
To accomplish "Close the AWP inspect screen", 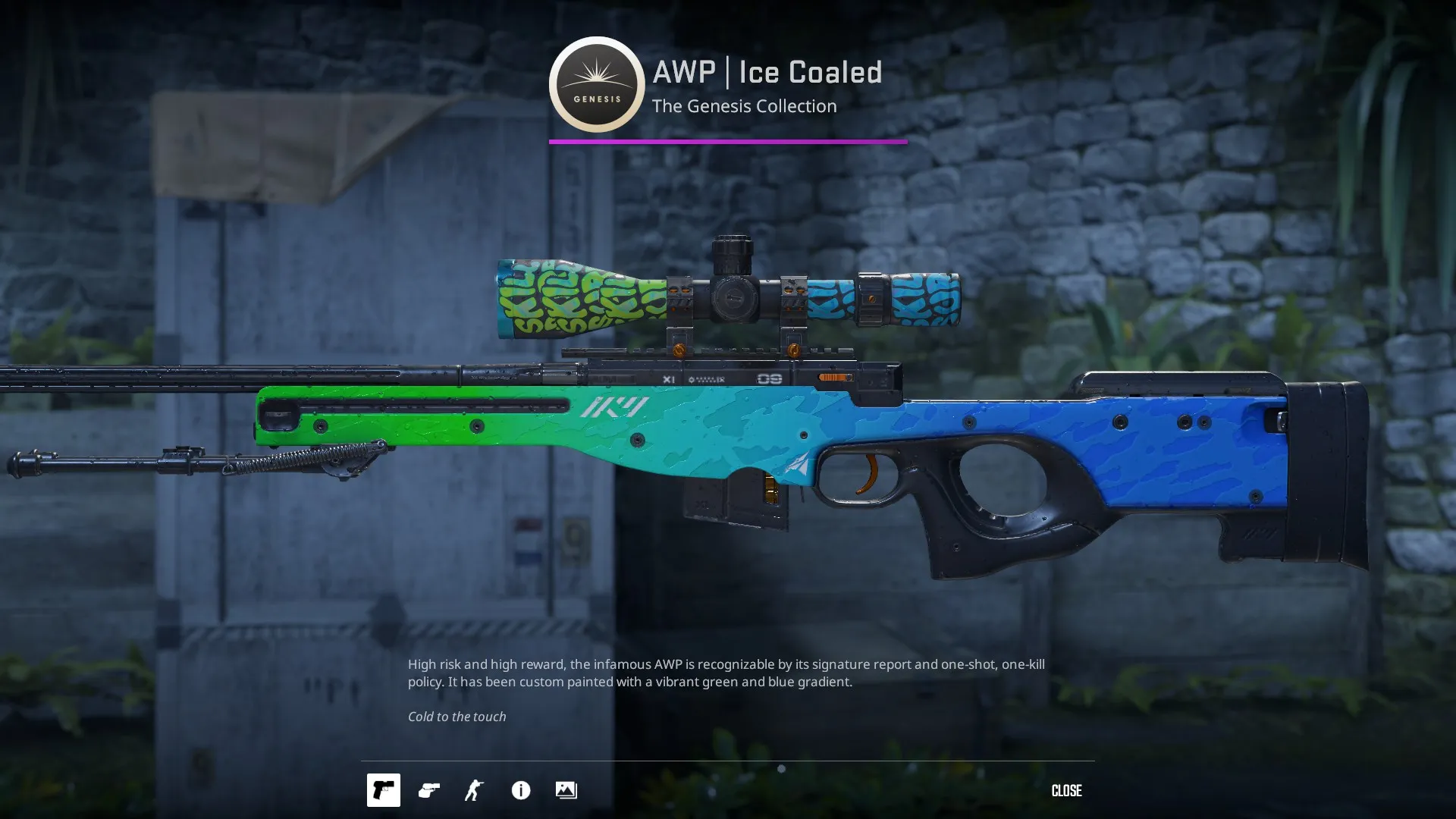I will coord(1066,790).
